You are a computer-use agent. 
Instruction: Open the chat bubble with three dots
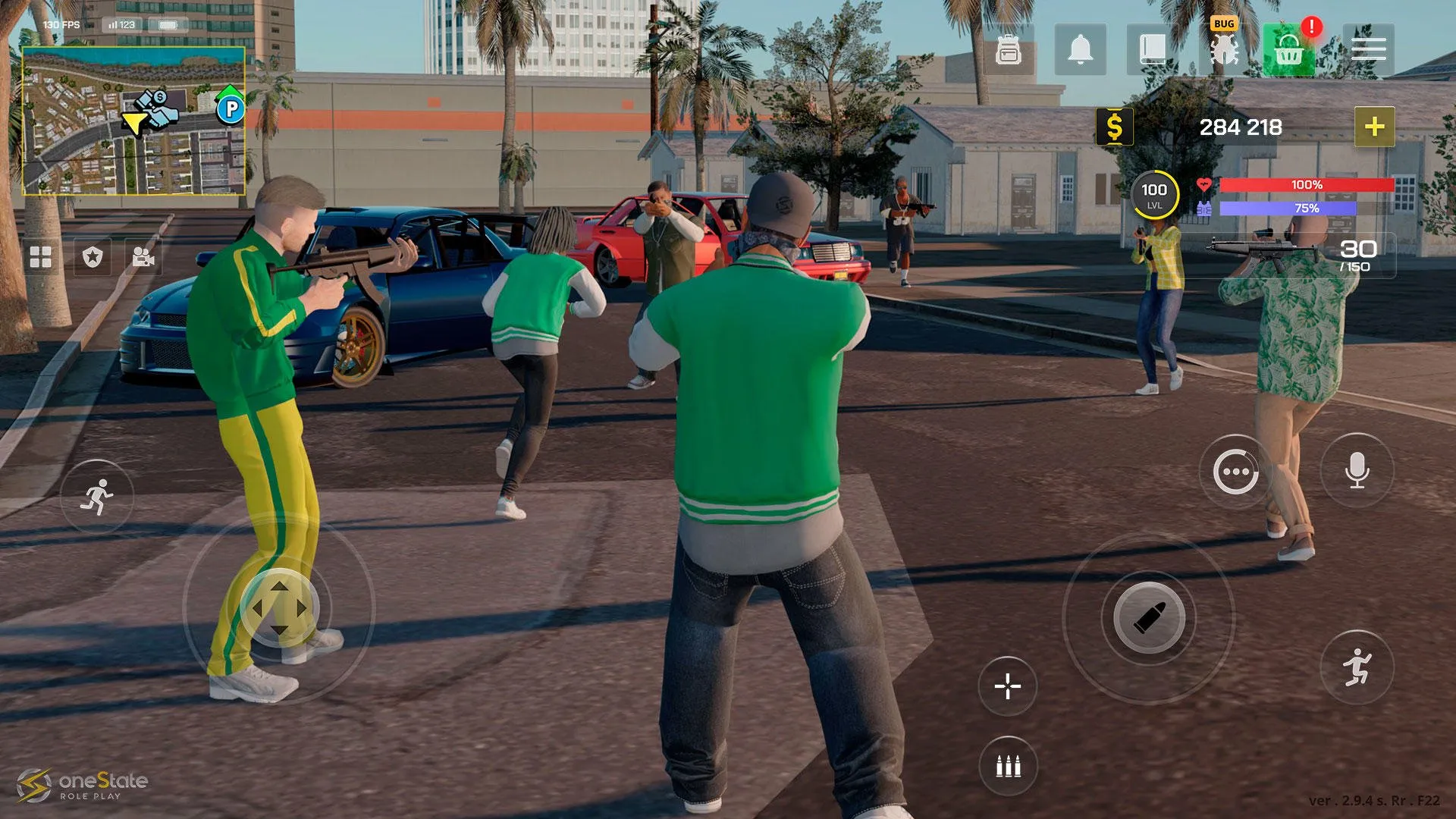pos(1235,472)
